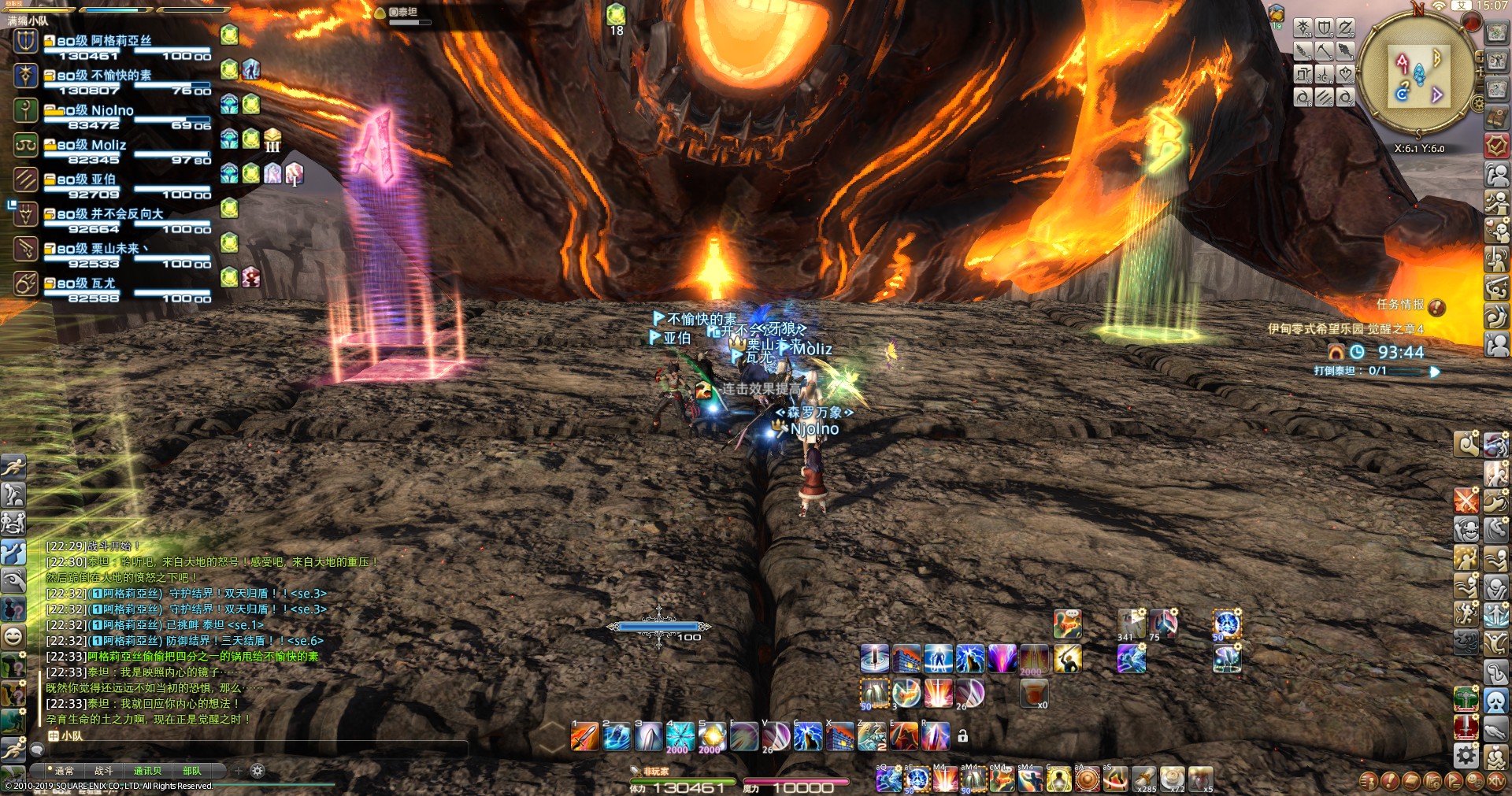Trigger the castle wall ability in slot X
Screen dimensions: 1512x796
pyautogui.click(x=839, y=737)
